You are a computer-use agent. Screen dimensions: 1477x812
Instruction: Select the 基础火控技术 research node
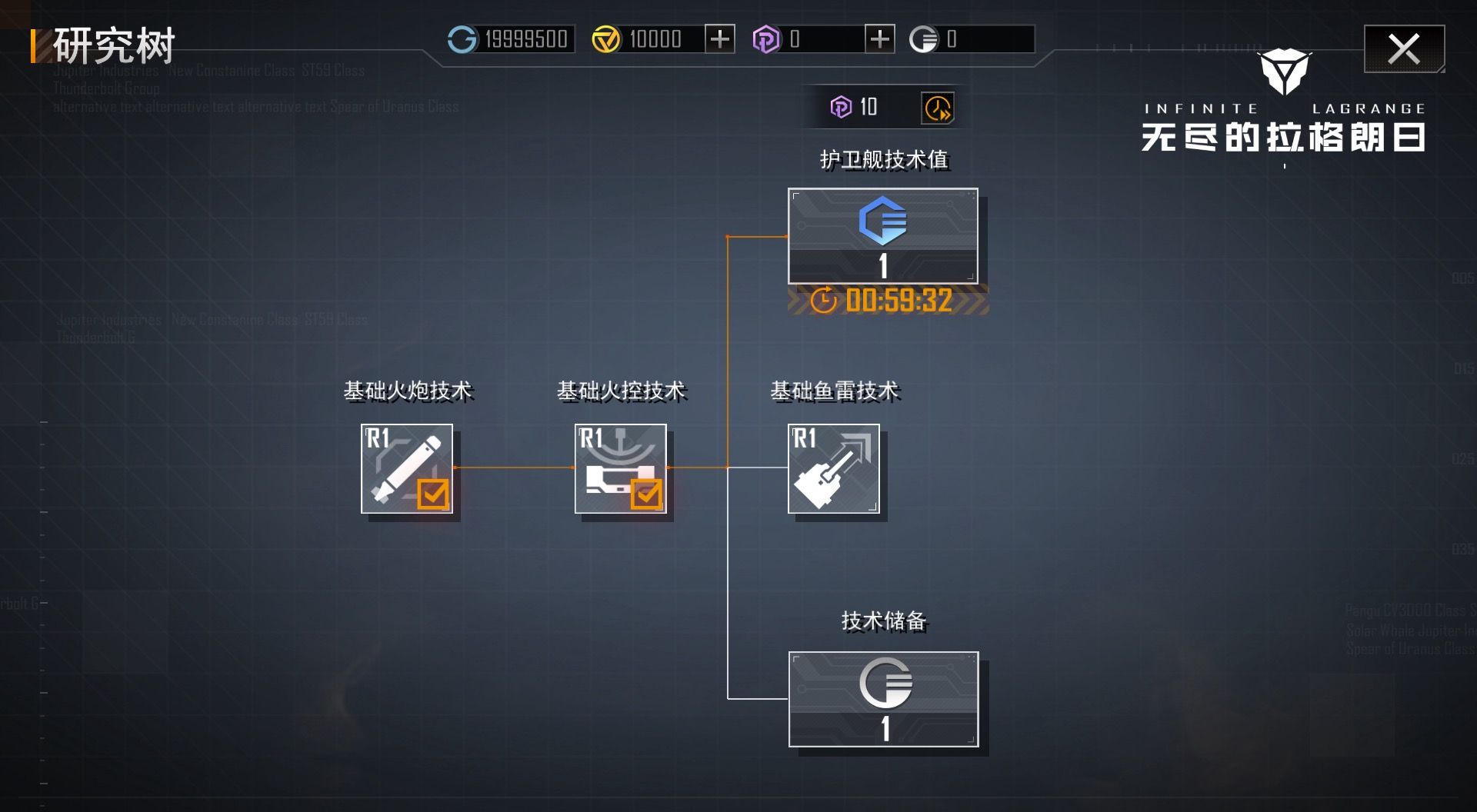(x=622, y=468)
